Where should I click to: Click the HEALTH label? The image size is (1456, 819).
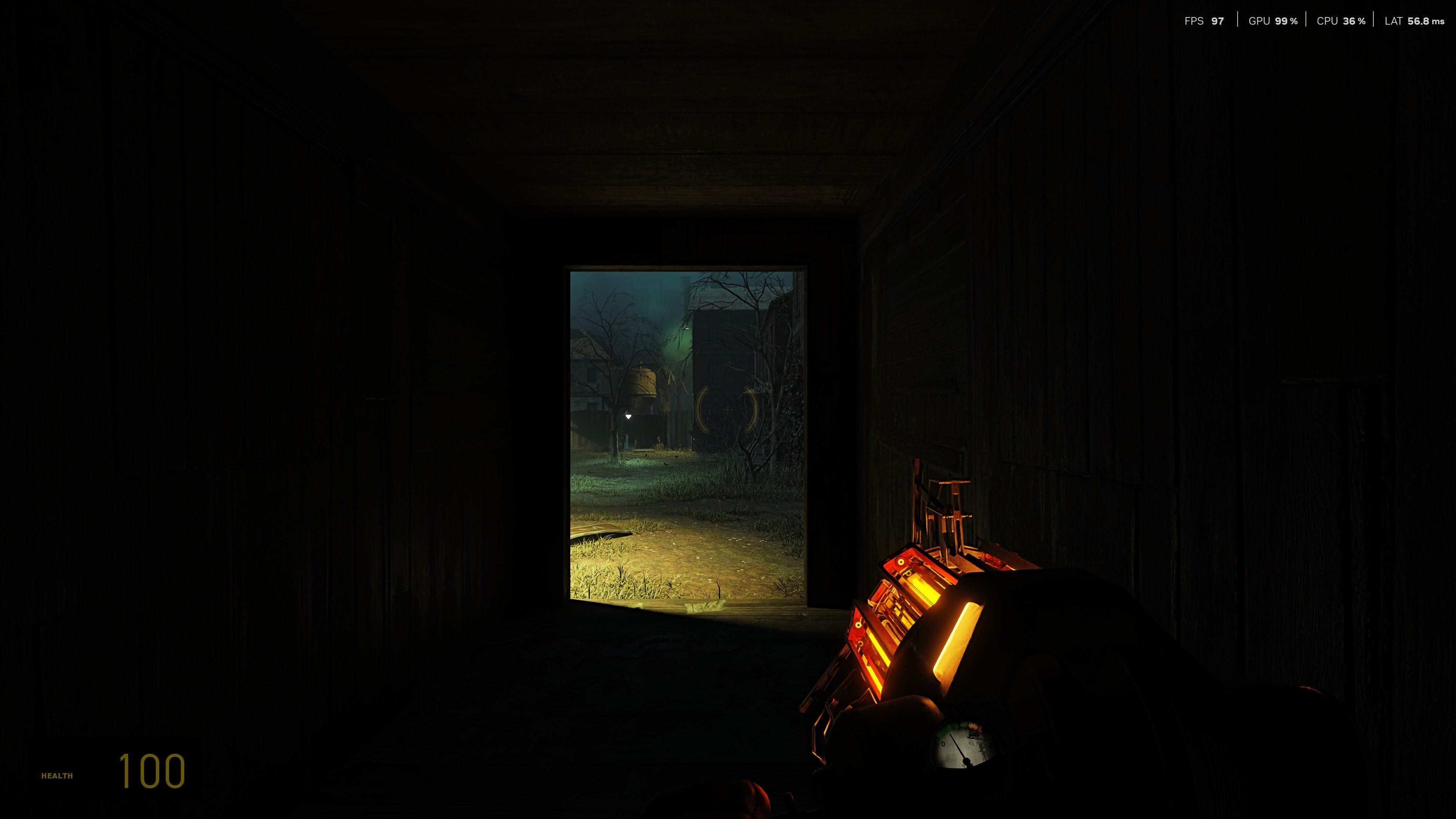tap(56, 775)
